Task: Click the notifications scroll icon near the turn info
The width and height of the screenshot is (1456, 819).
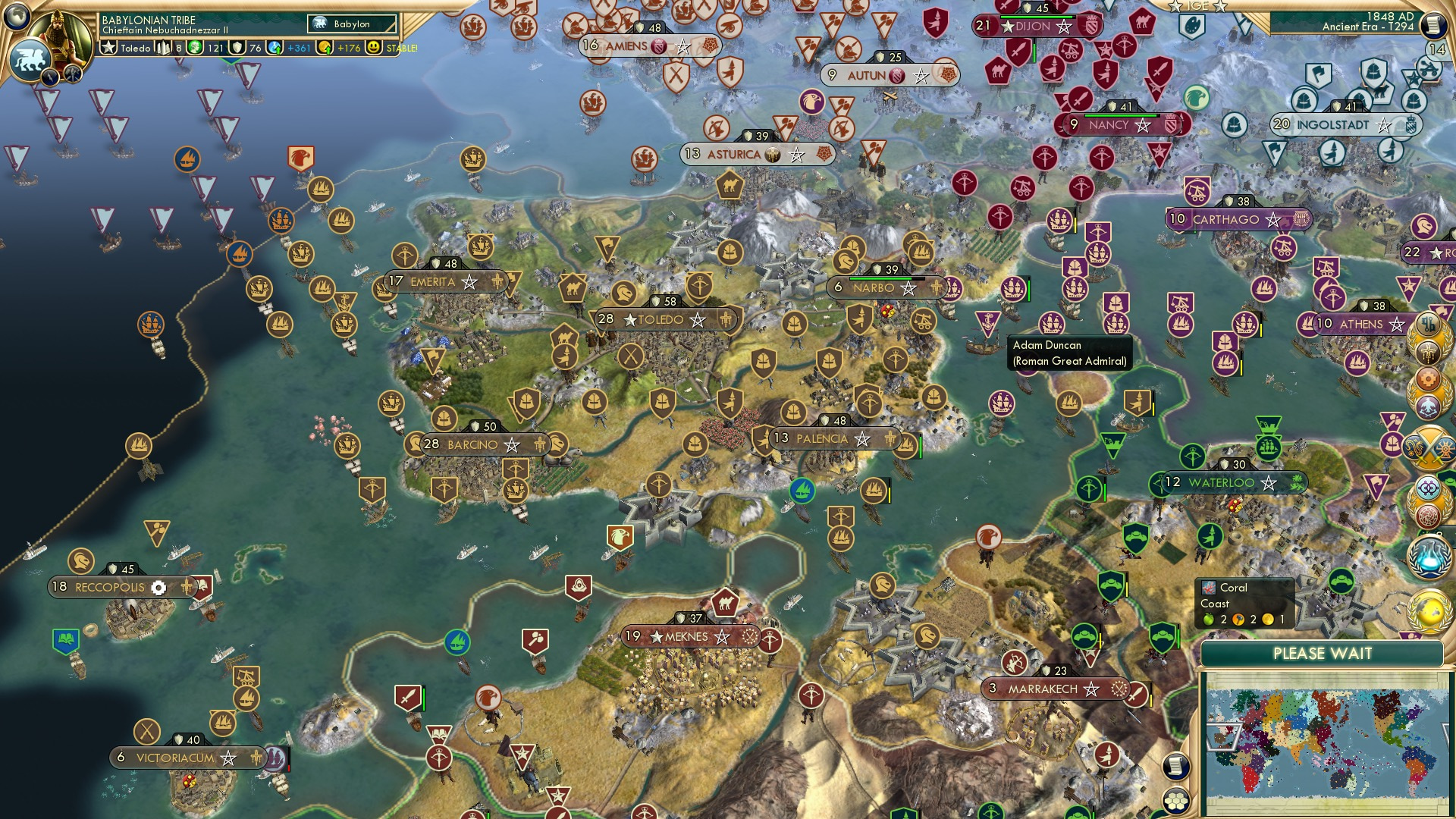Action: [x=1432, y=24]
